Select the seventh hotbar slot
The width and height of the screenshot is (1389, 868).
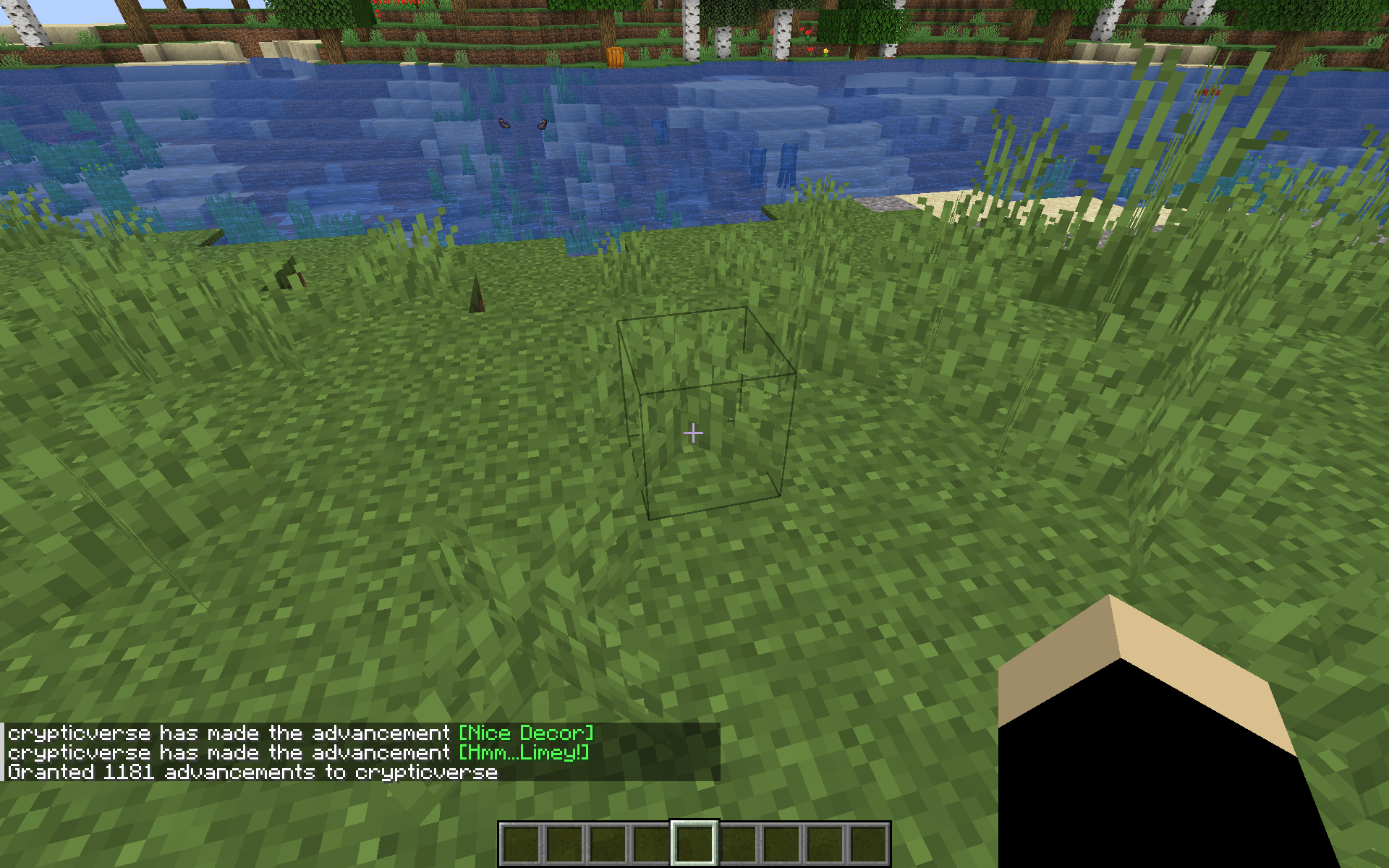click(x=781, y=843)
